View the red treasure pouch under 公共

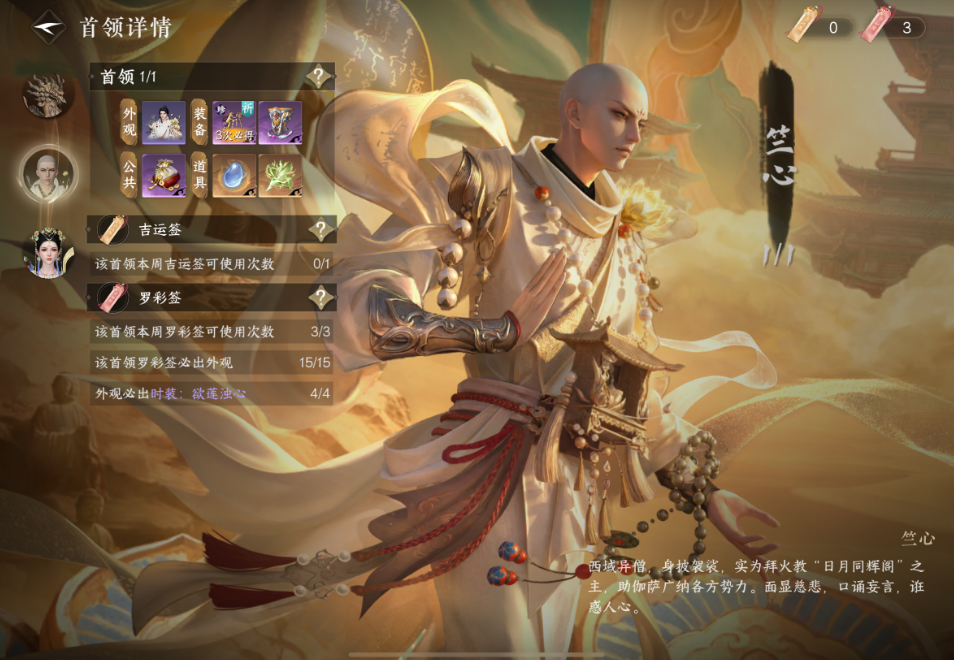tap(163, 175)
